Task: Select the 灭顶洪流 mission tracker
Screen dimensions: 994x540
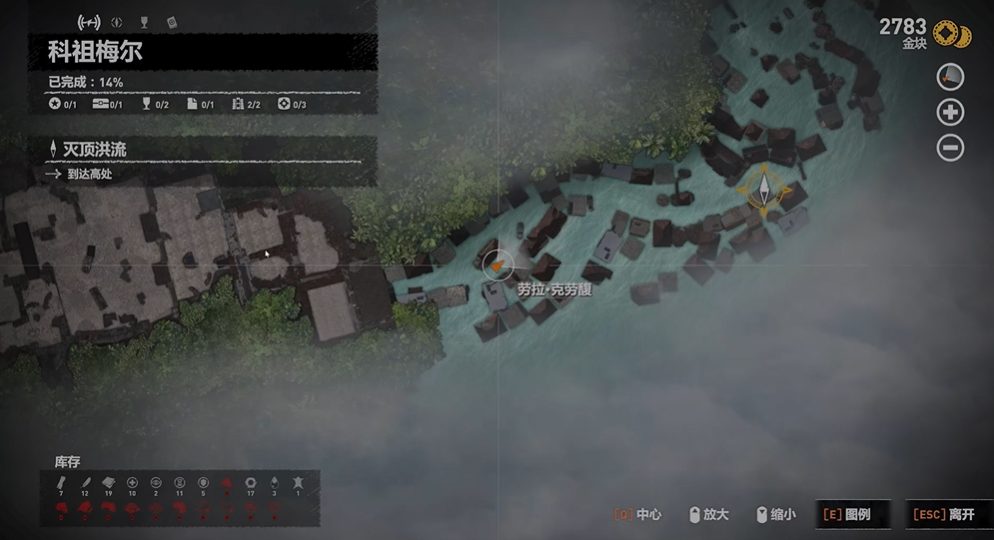Action: [95, 149]
